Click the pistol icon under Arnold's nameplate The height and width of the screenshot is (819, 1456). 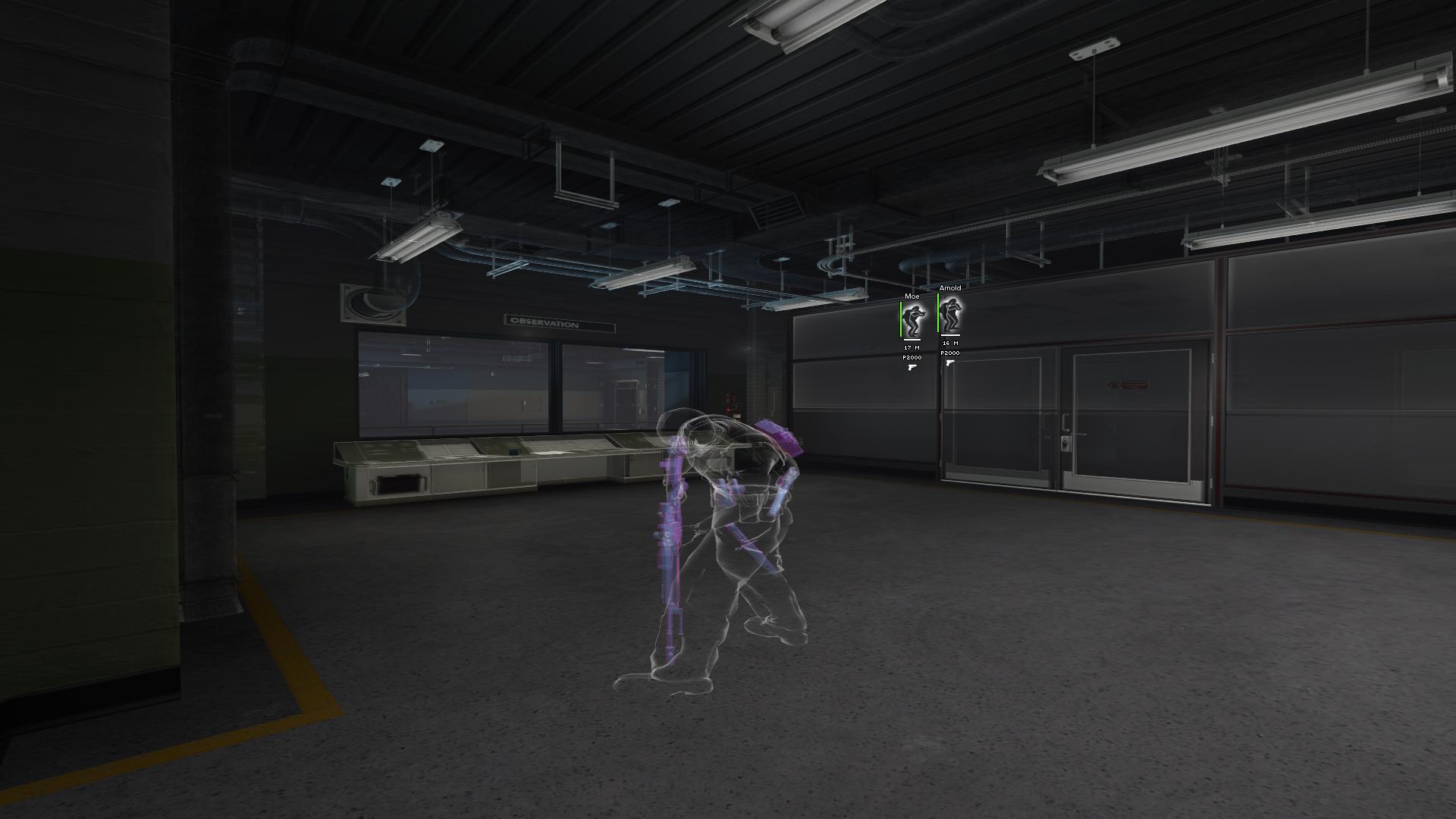pos(950,362)
